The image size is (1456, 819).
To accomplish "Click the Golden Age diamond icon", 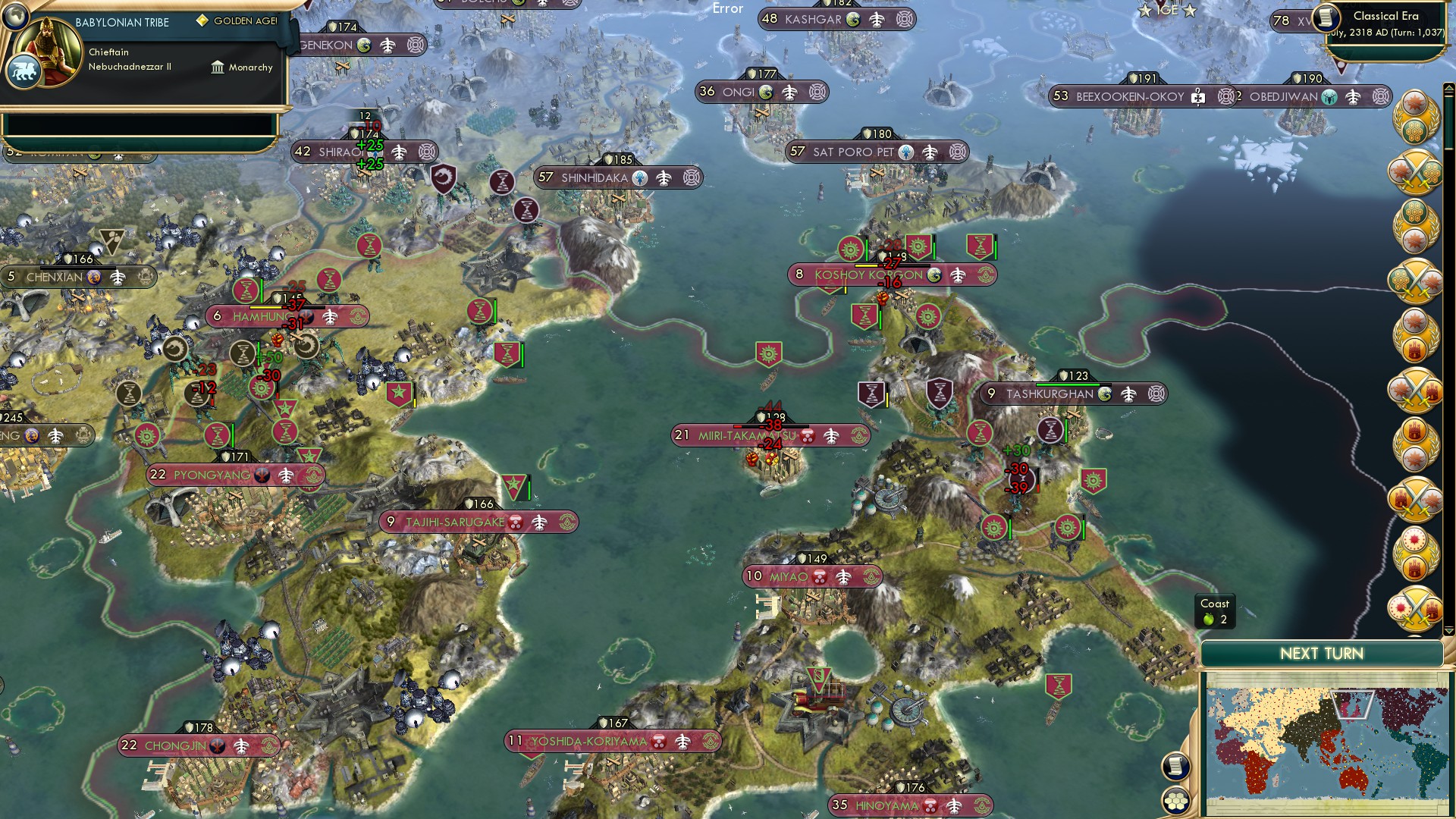I will (x=201, y=20).
